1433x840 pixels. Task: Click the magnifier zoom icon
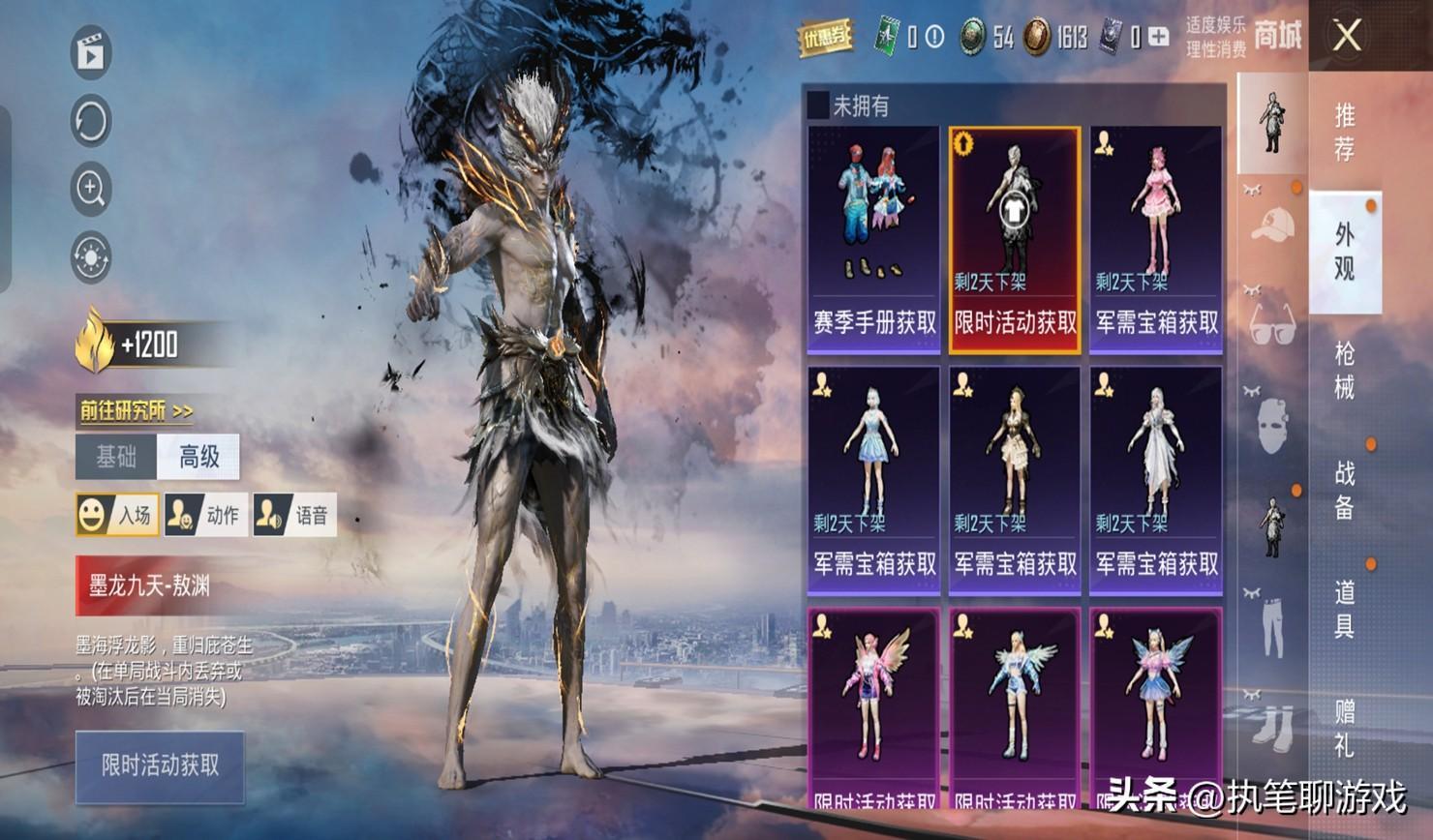click(x=91, y=189)
